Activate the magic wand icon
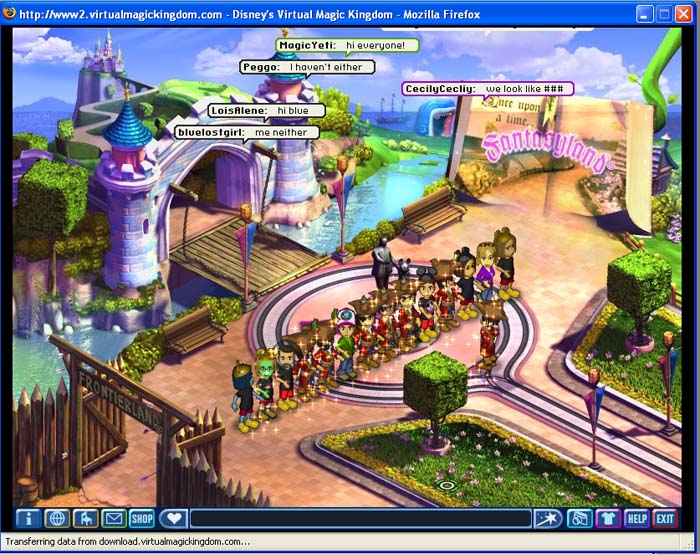Viewport: 700px width, 554px height. click(x=548, y=518)
